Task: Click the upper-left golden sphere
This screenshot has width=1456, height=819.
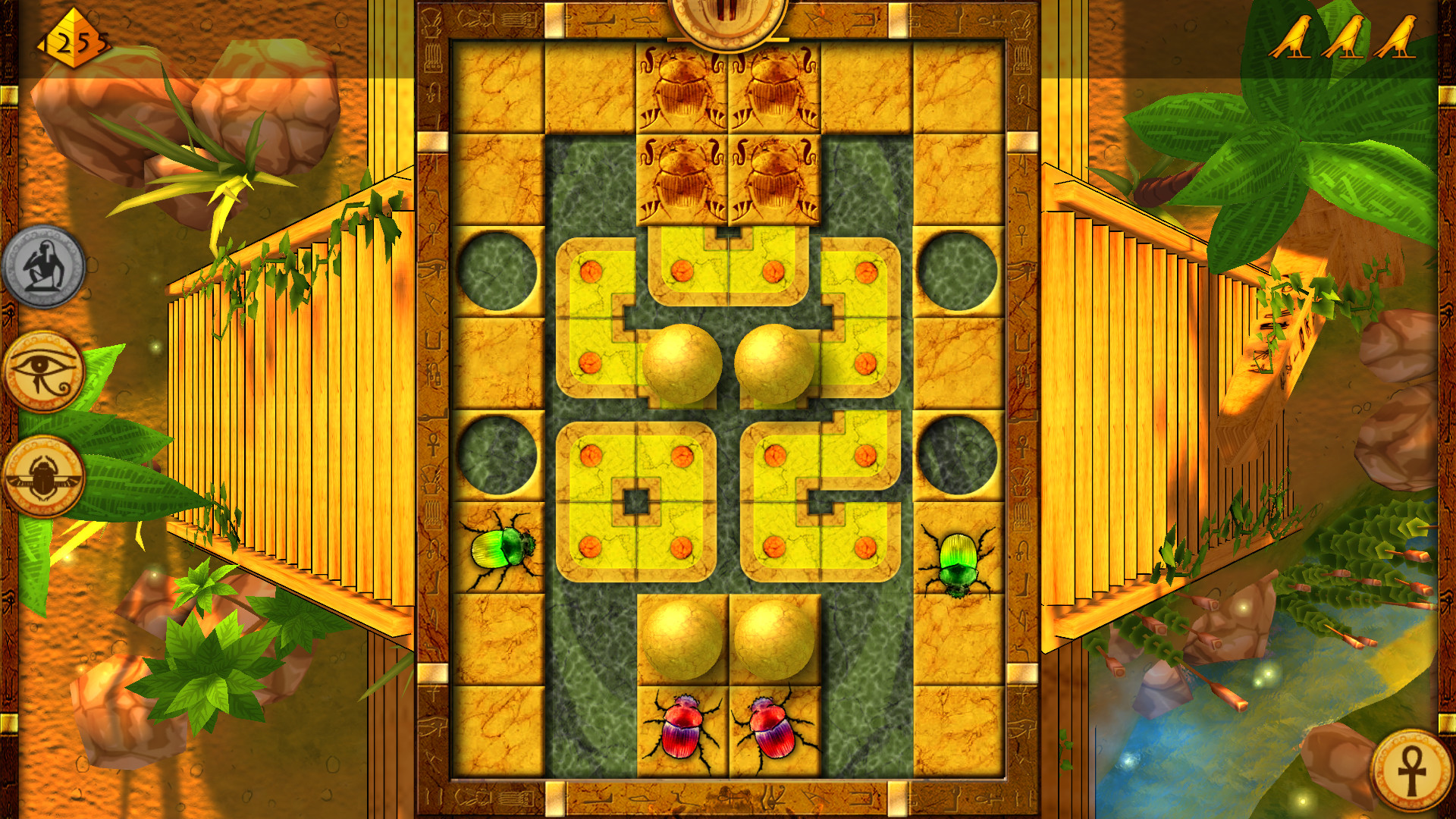Action: (x=683, y=364)
